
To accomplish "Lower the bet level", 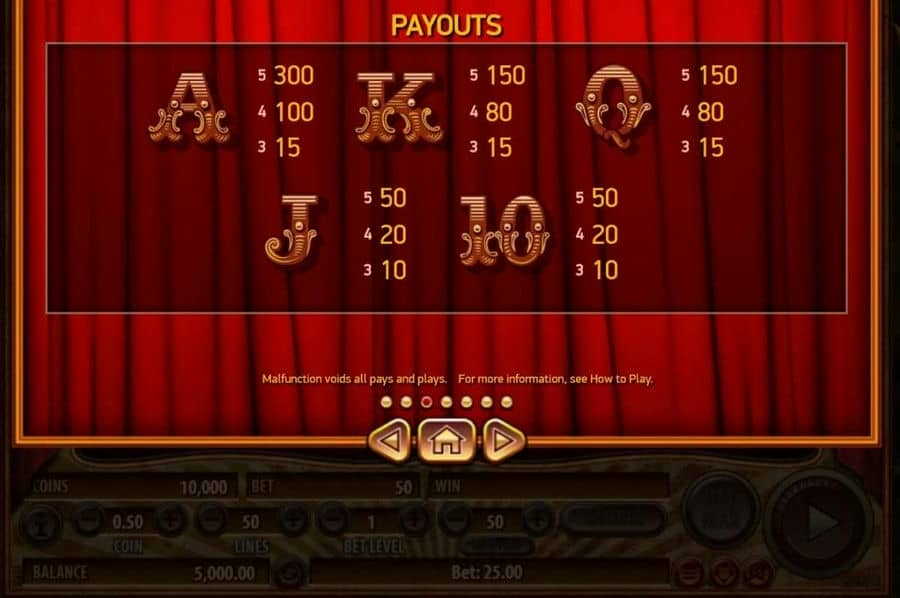I will (x=333, y=520).
